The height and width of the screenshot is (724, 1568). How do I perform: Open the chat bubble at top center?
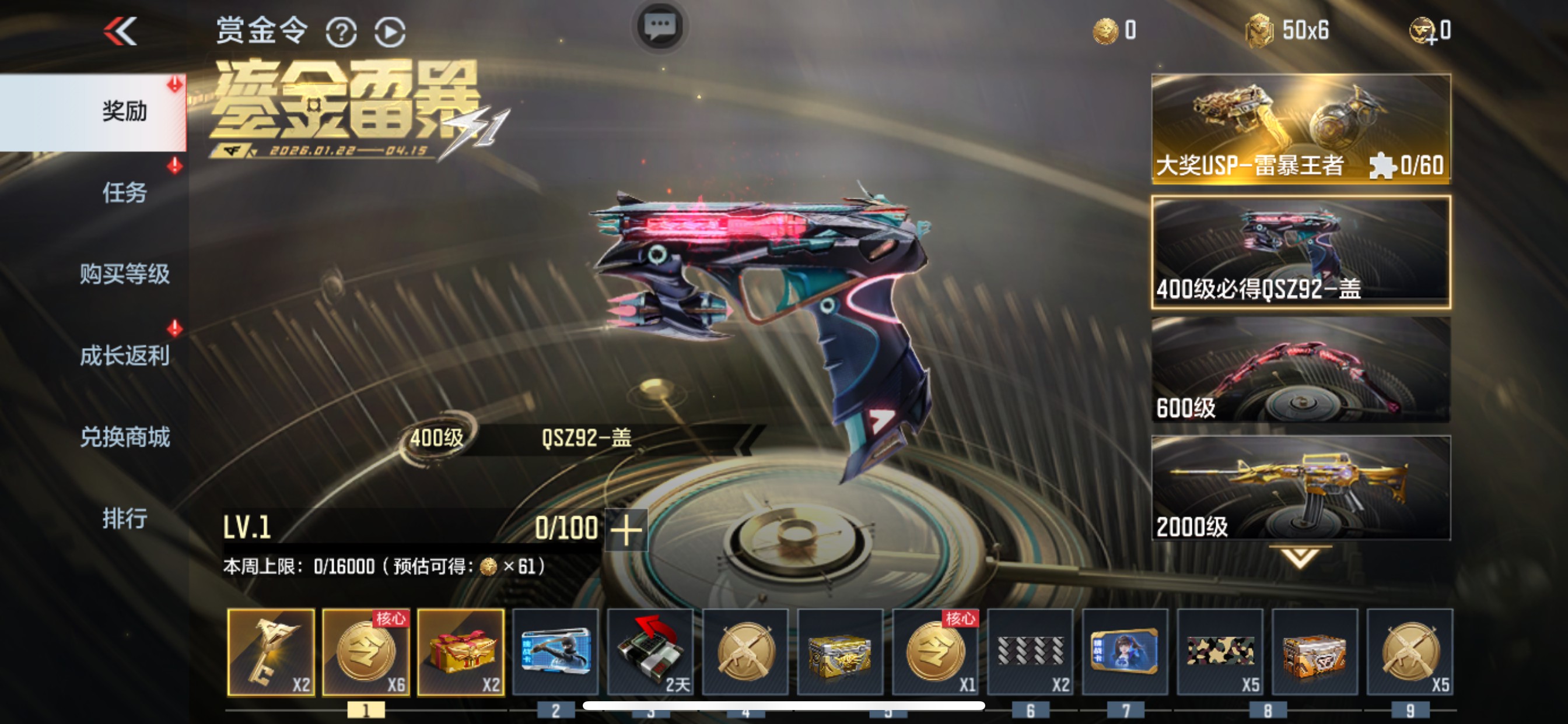pyautogui.click(x=659, y=27)
